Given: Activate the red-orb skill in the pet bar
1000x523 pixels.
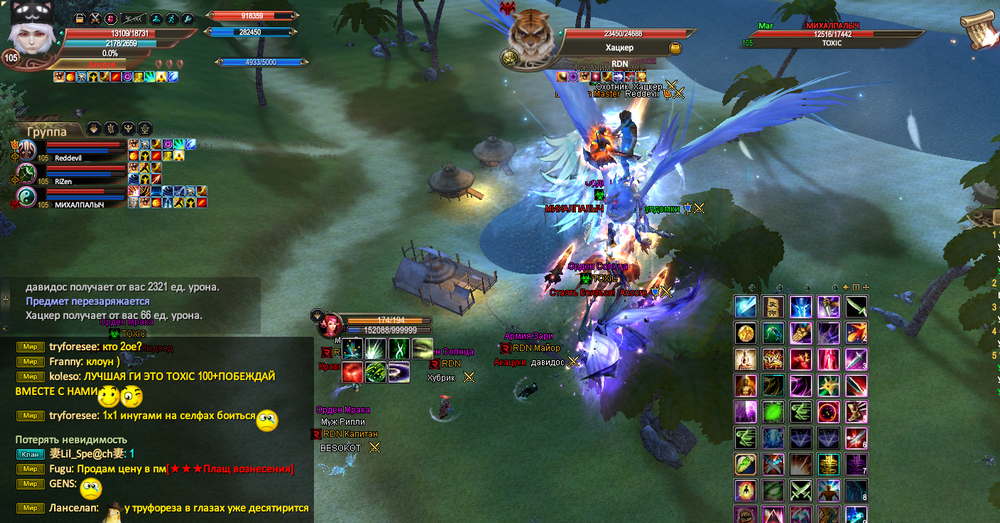Looking at the screenshot, I should [x=352, y=373].
